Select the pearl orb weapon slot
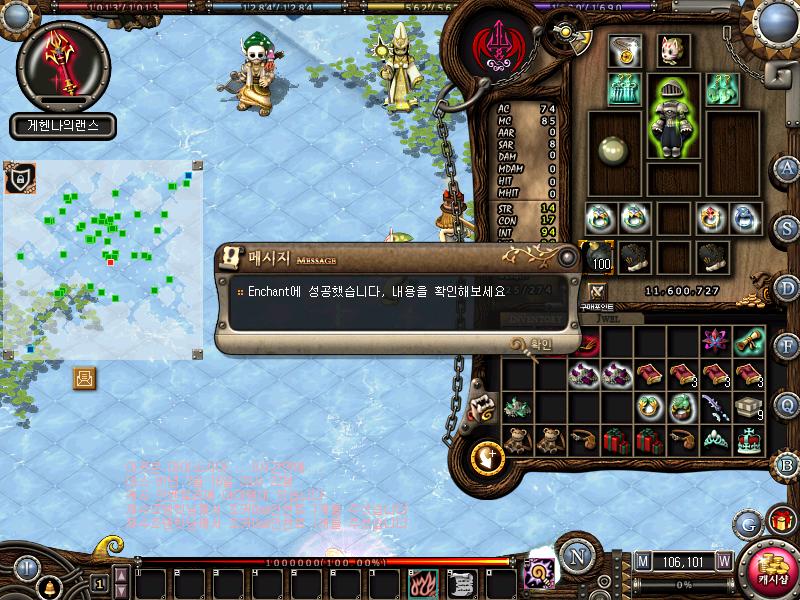This screenshot has height=600, width=800. (613, 149)
